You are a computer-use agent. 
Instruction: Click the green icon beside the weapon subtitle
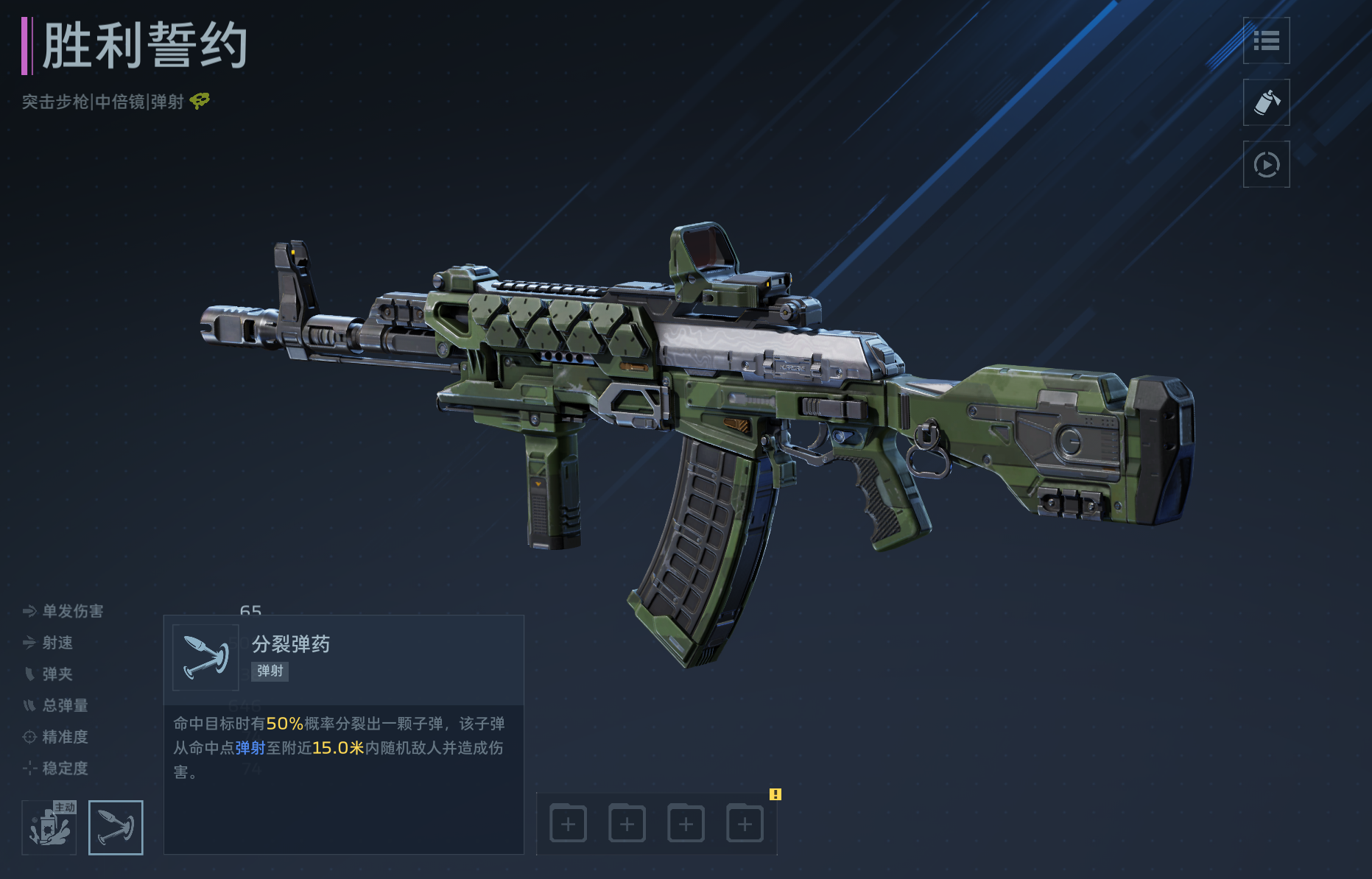pyautogui.click(x=200, y=101)
